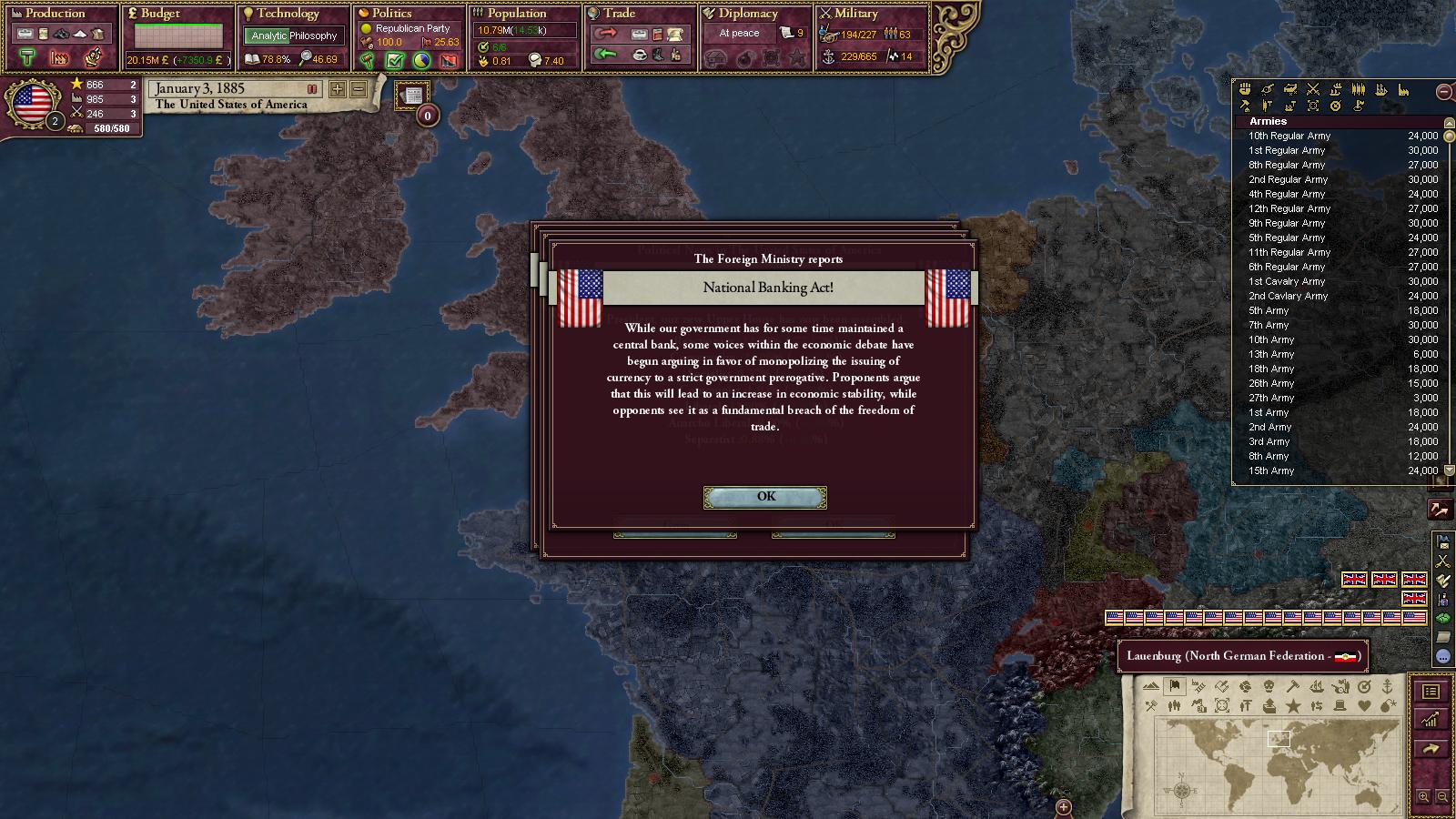The height and width of the screenshot is (819, 1456).
Task: Select the 26th Army from the armies list
Action: coord(1271,383)
